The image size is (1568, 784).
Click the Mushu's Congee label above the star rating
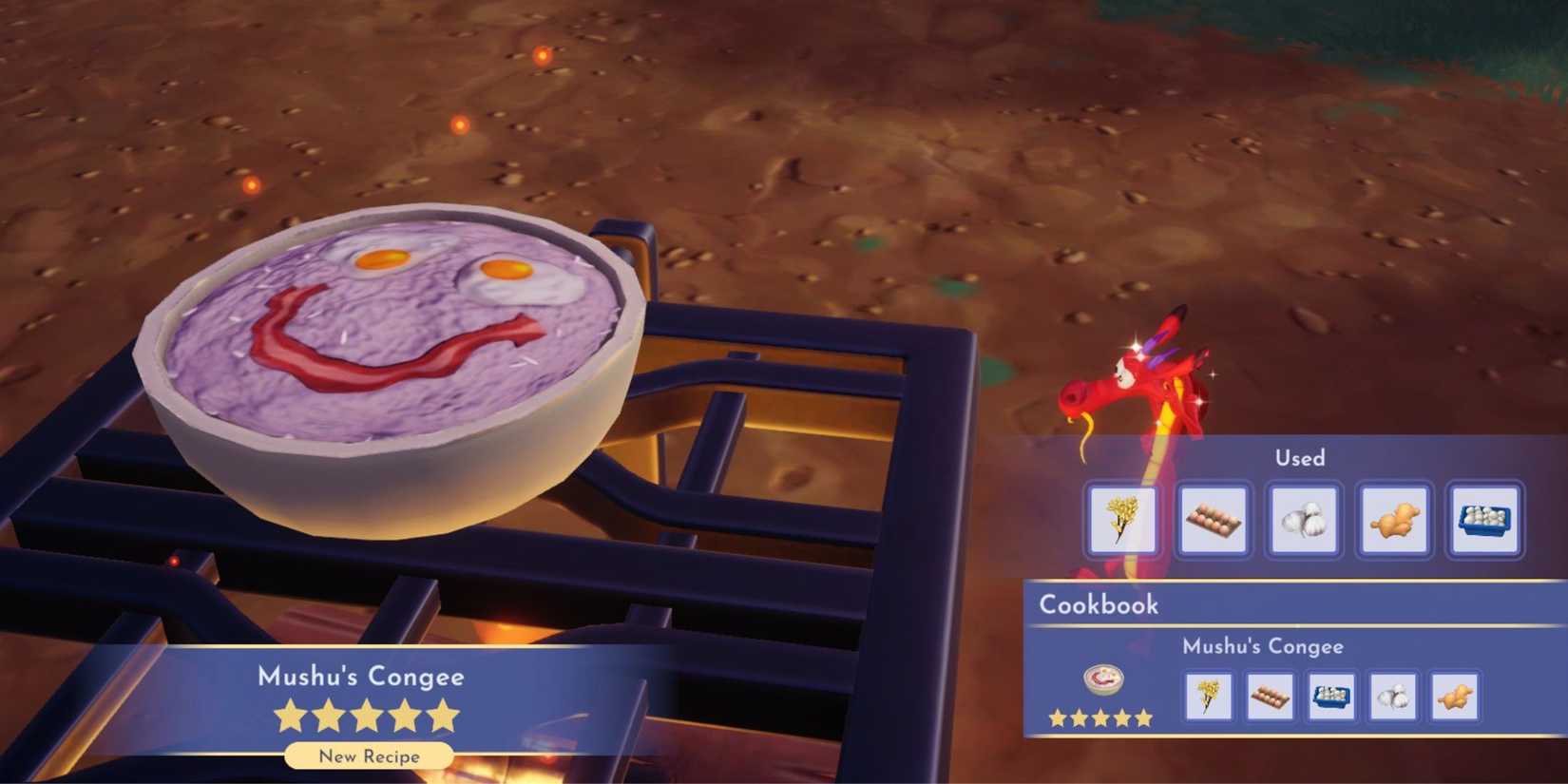click(361, 677)
